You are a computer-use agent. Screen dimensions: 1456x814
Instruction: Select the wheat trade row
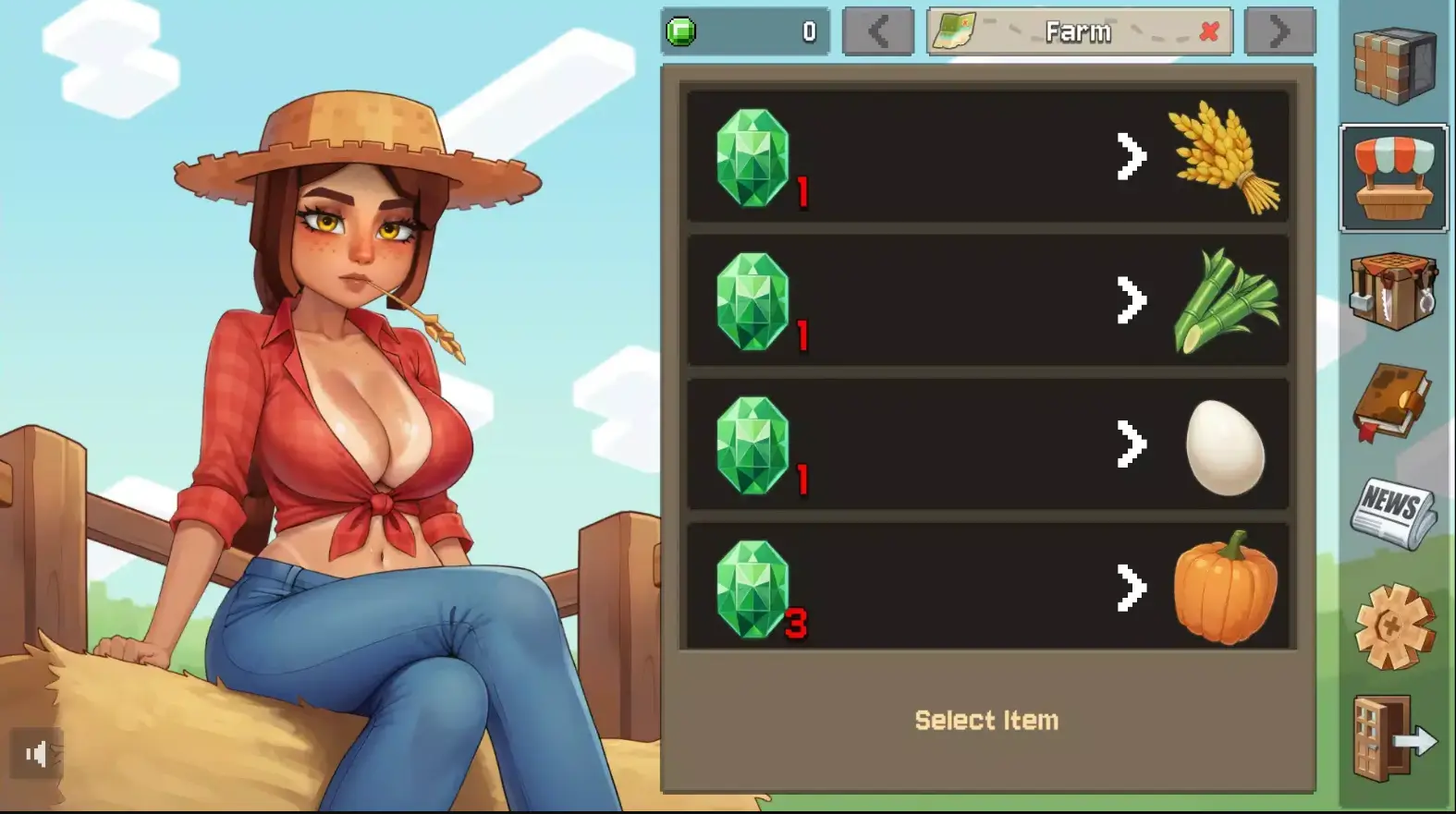coord(985,157)
